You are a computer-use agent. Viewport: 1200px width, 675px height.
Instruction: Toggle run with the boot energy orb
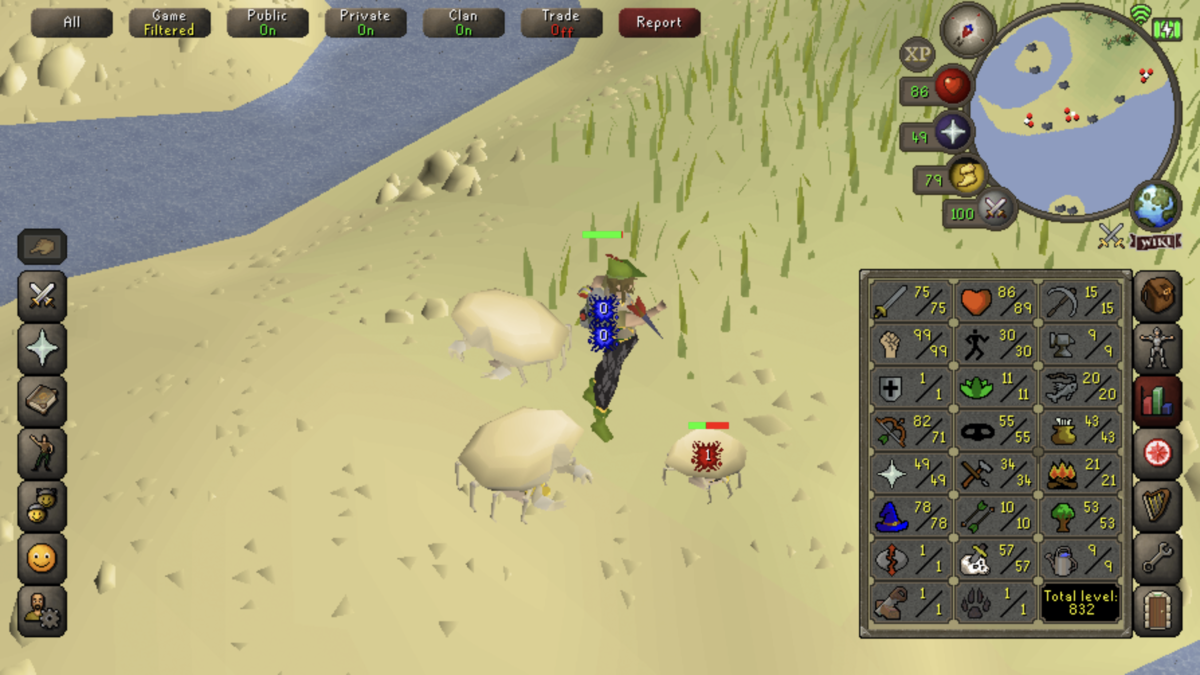click(966, 177)
